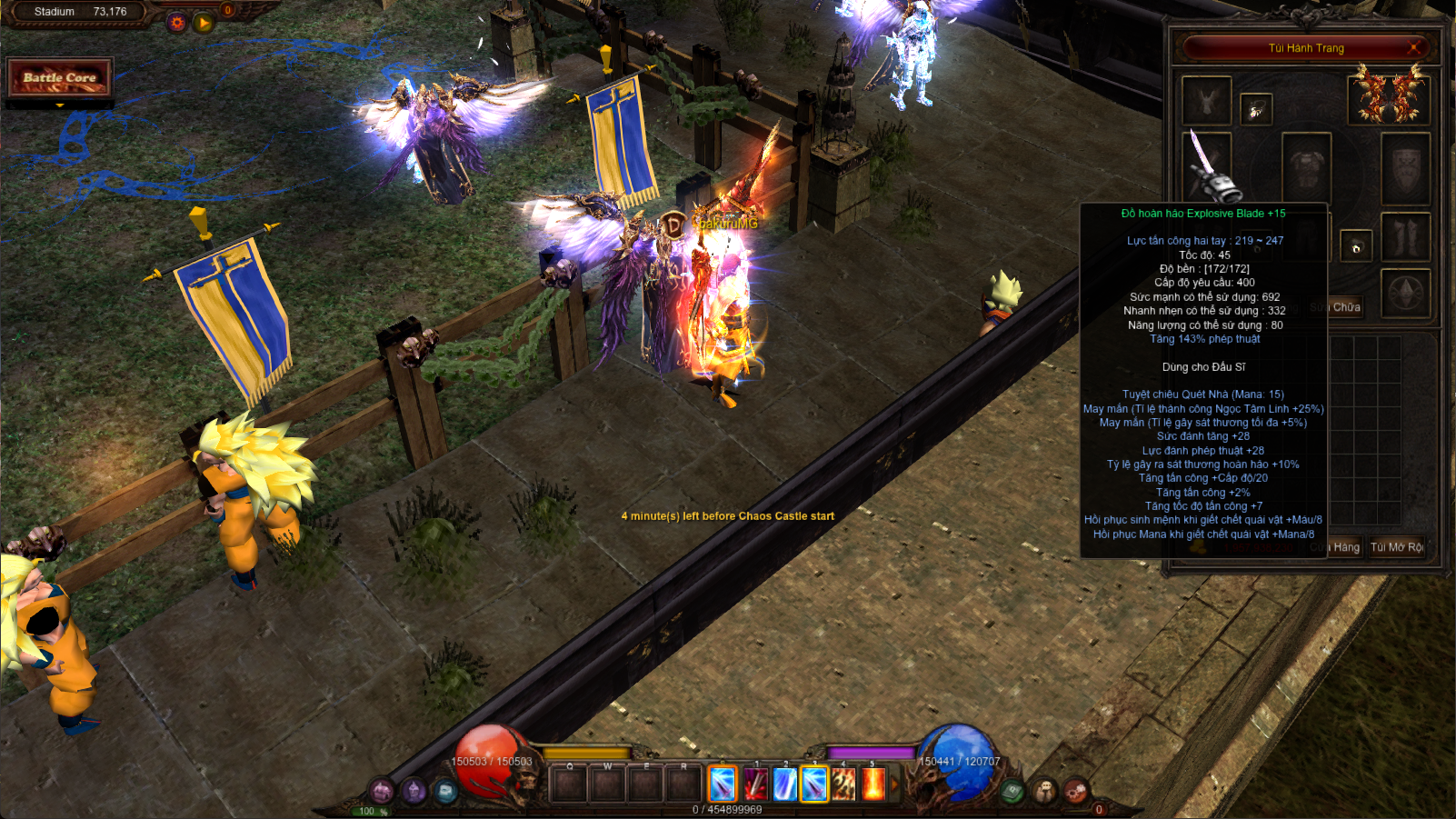Activate the fire pillar skill in slot 5

coord(873,784)
